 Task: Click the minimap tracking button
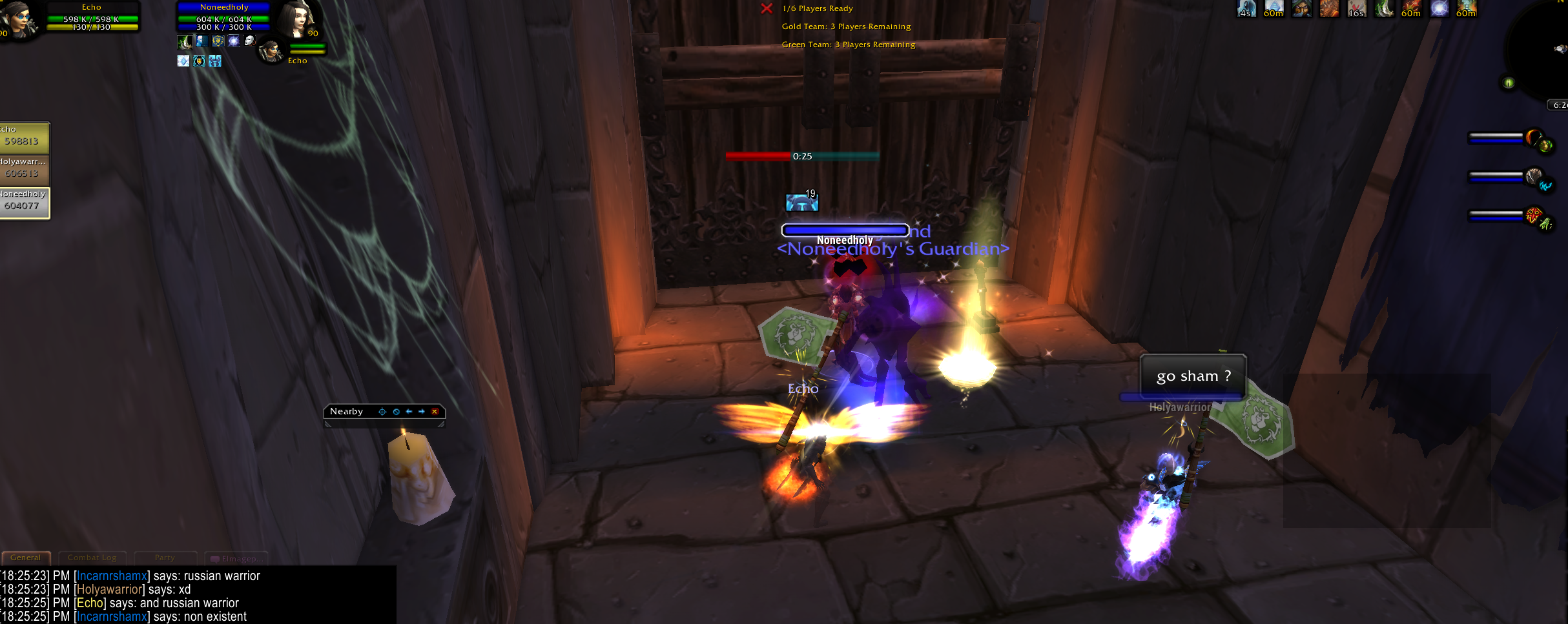point(1509,83)
